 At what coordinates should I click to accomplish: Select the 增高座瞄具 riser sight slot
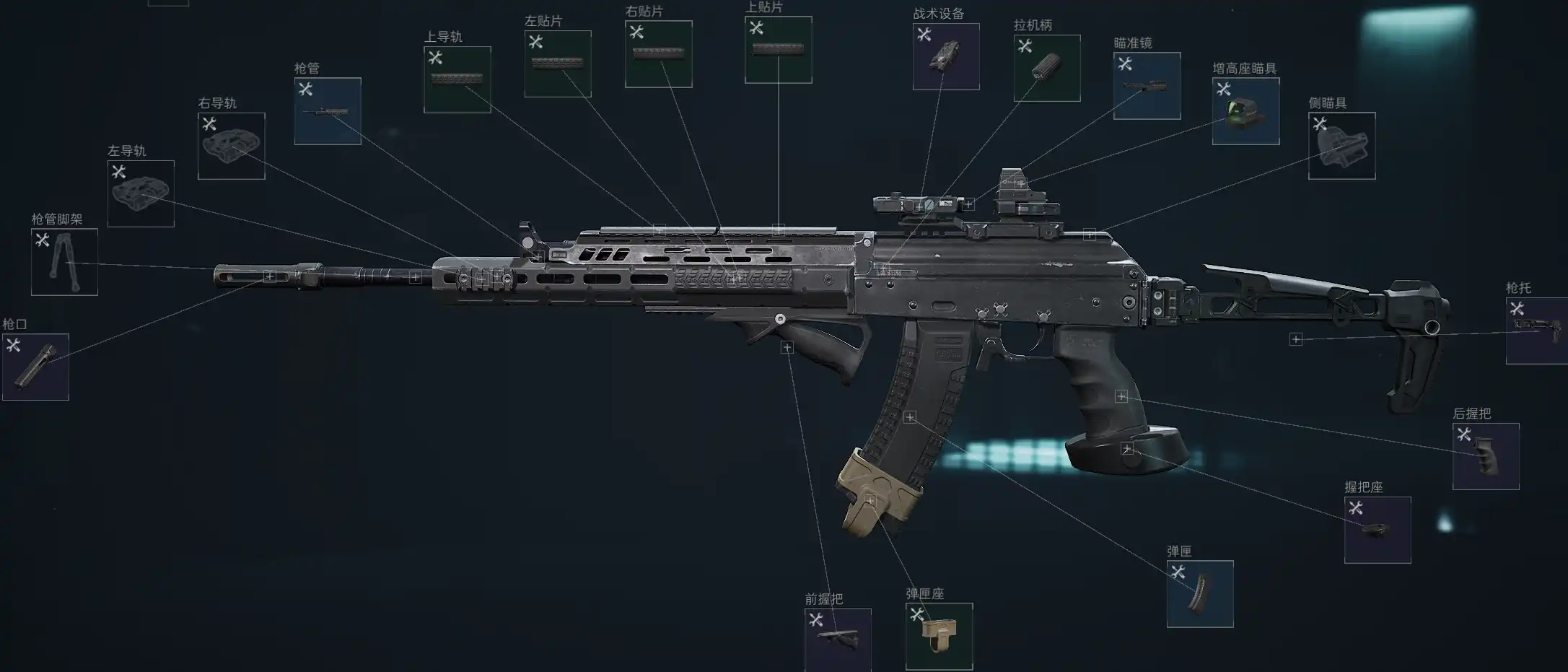[1245, 111]
